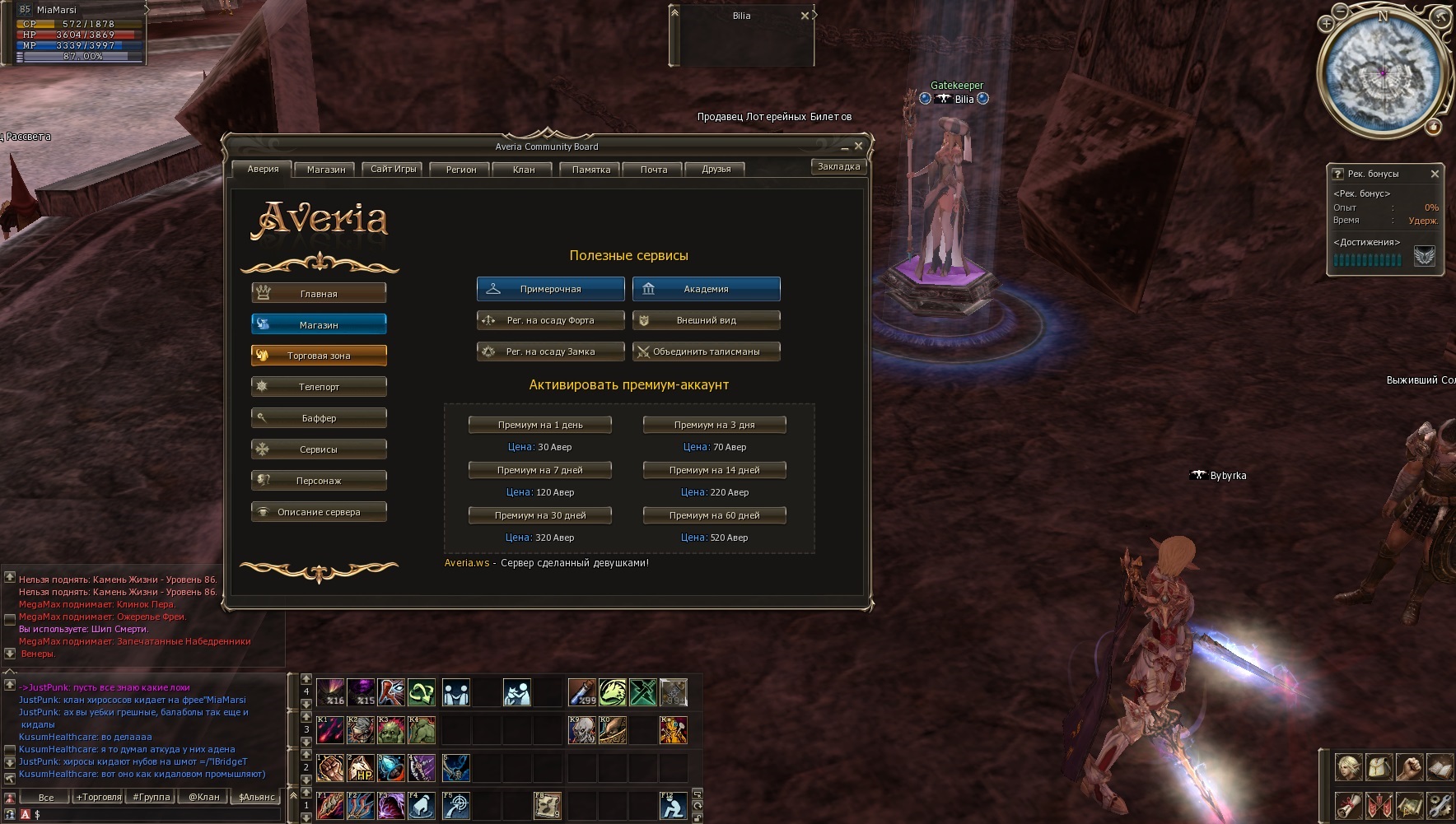Select Торговая зона in the sidebar
This screenshot has width=1456, height=824.
pyautogui.click(x=319, y=356)
